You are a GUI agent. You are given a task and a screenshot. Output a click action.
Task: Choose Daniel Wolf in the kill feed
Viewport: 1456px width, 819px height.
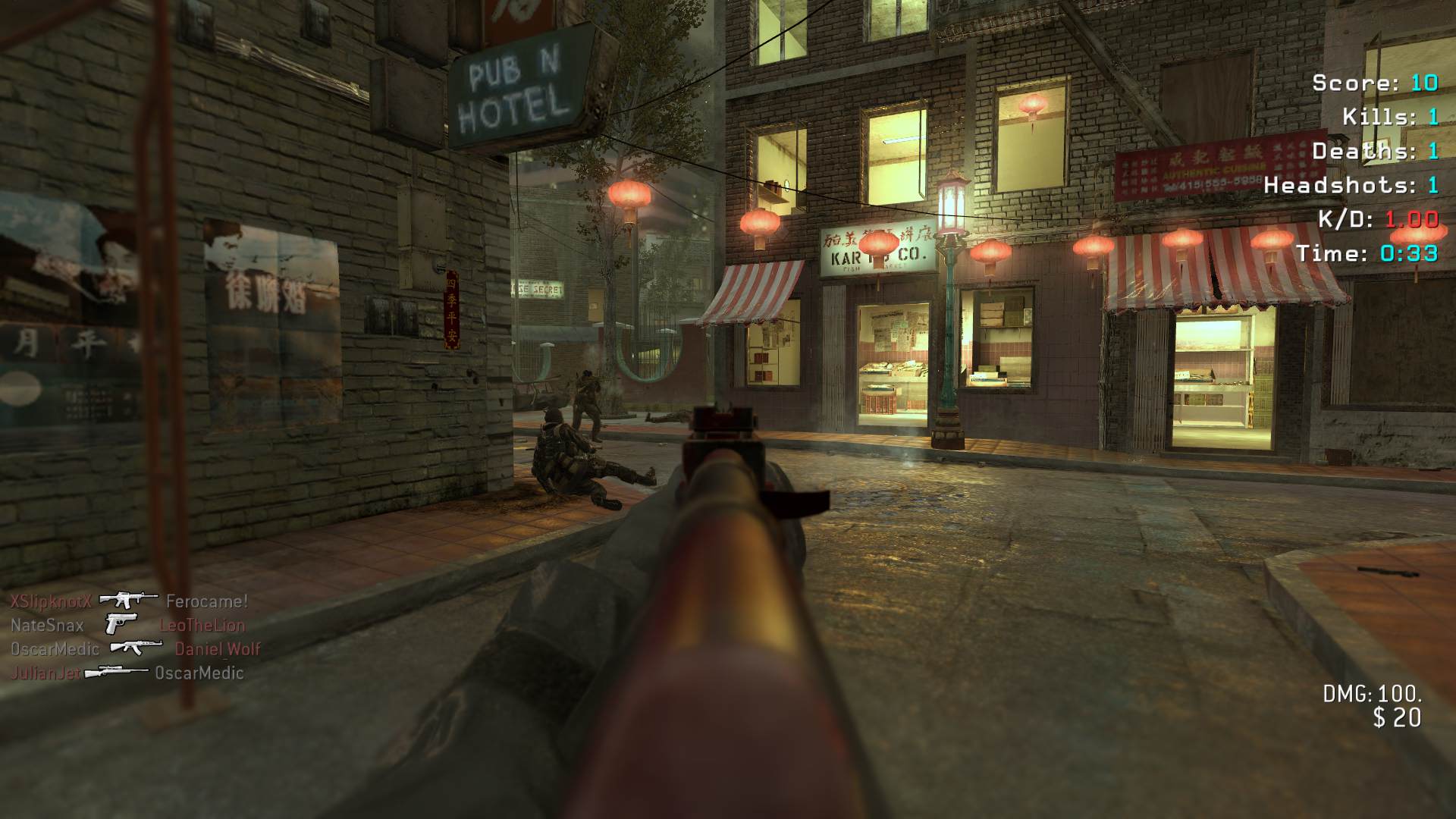pos(218,649)
